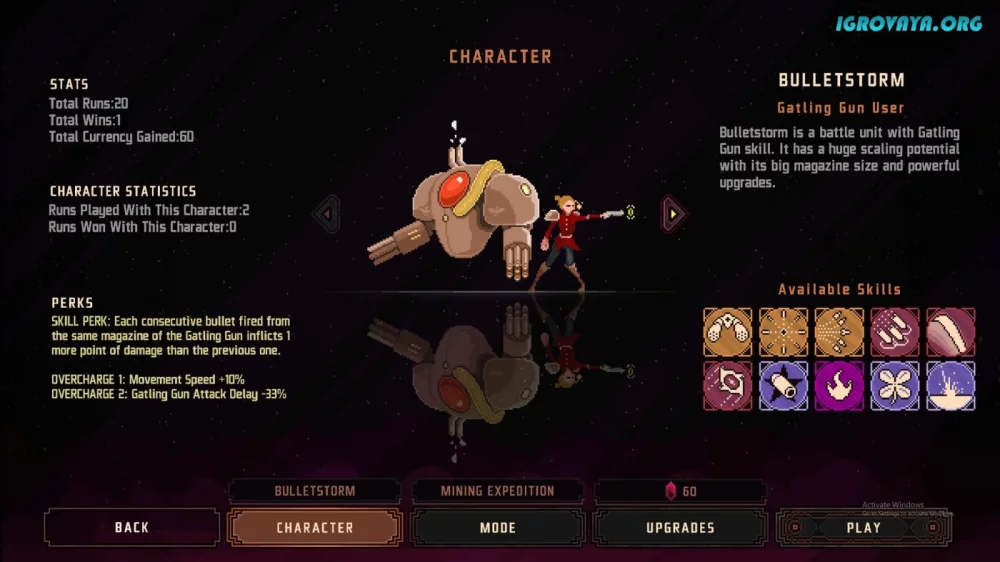Open the Upgrades tab

pyautogui.click(x=680, y=527)
